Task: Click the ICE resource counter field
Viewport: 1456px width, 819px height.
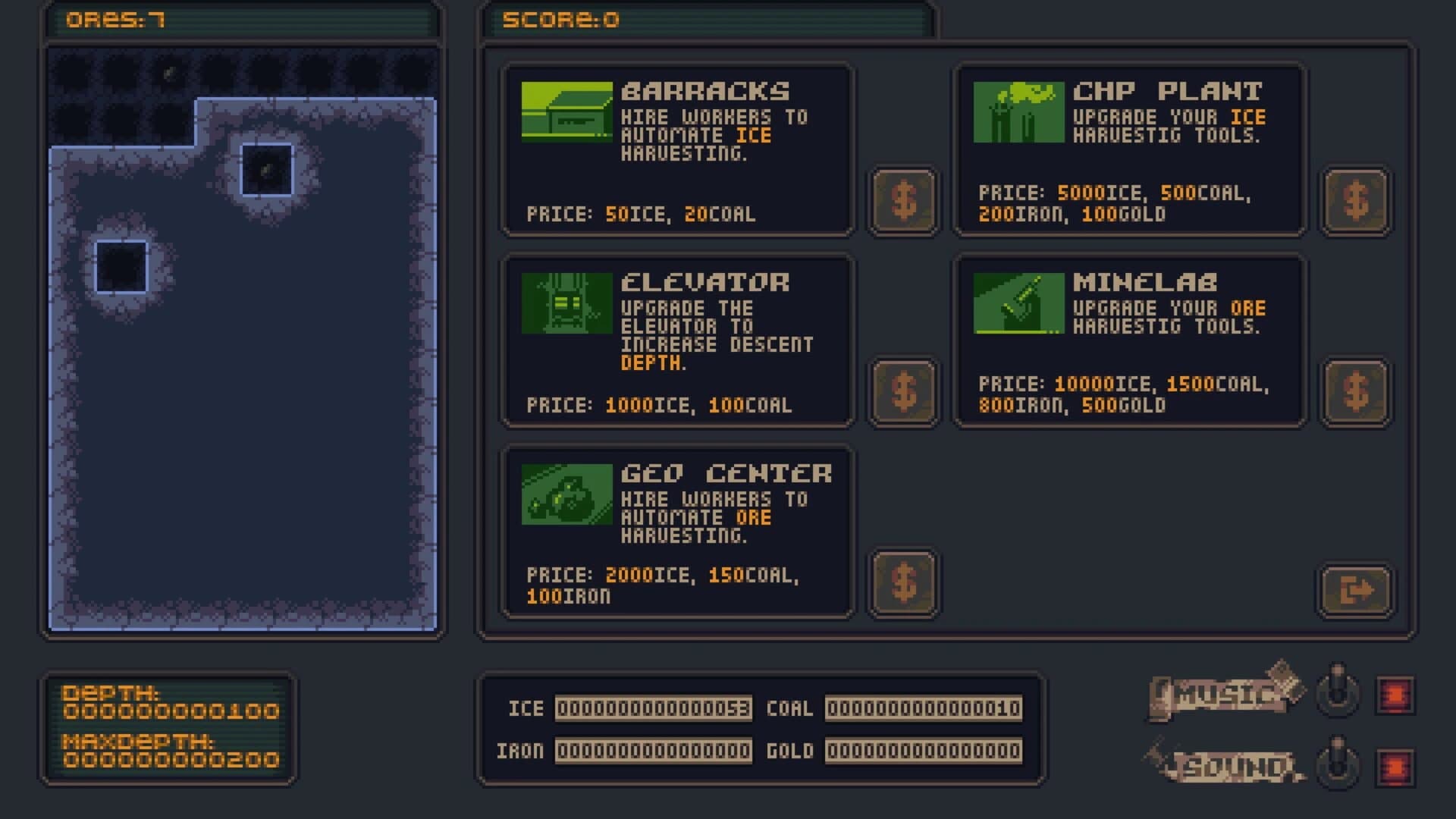Action: pyautogui.click(x=652, y=708)
